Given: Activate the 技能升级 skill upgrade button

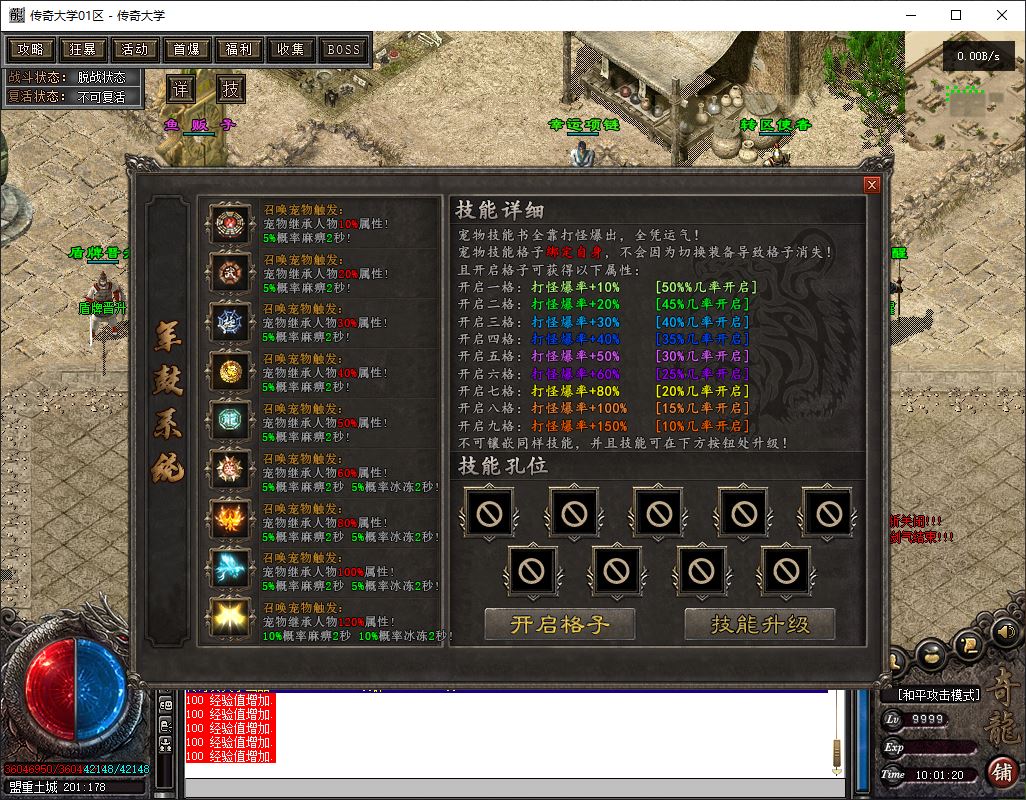Looking at the screenshot, I should coord(760,625).
